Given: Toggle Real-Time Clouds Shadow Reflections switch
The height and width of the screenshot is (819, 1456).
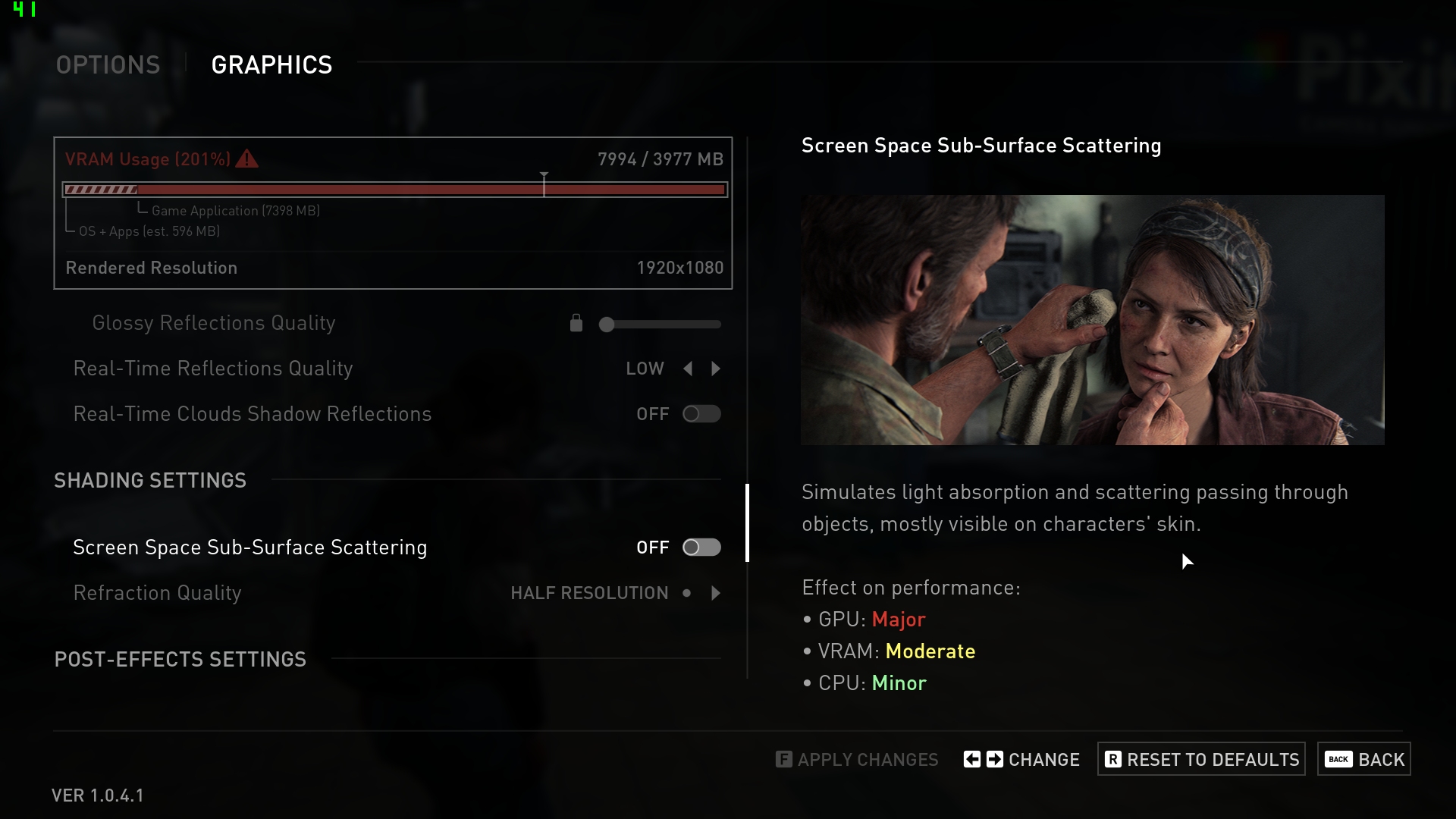Looking at the screenshot, I should pos(701,414).
